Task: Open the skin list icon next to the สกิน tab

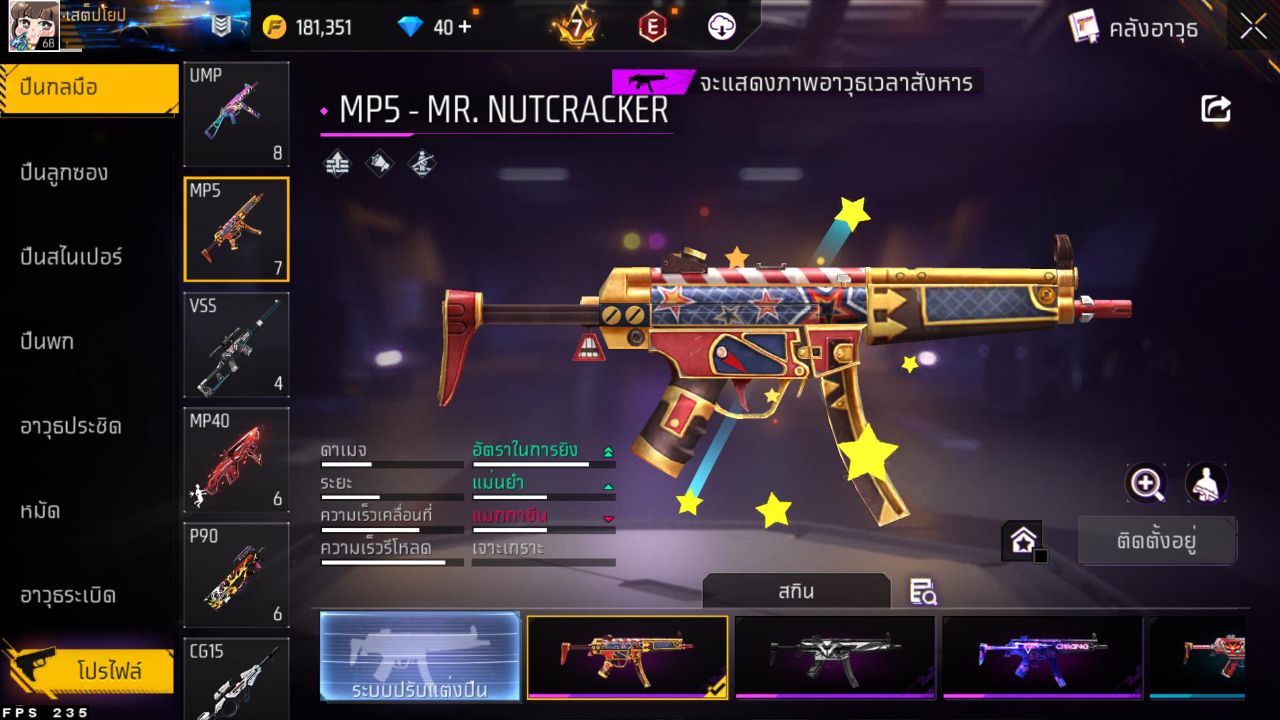Action: pyautogui.click(x=923, y=592)
